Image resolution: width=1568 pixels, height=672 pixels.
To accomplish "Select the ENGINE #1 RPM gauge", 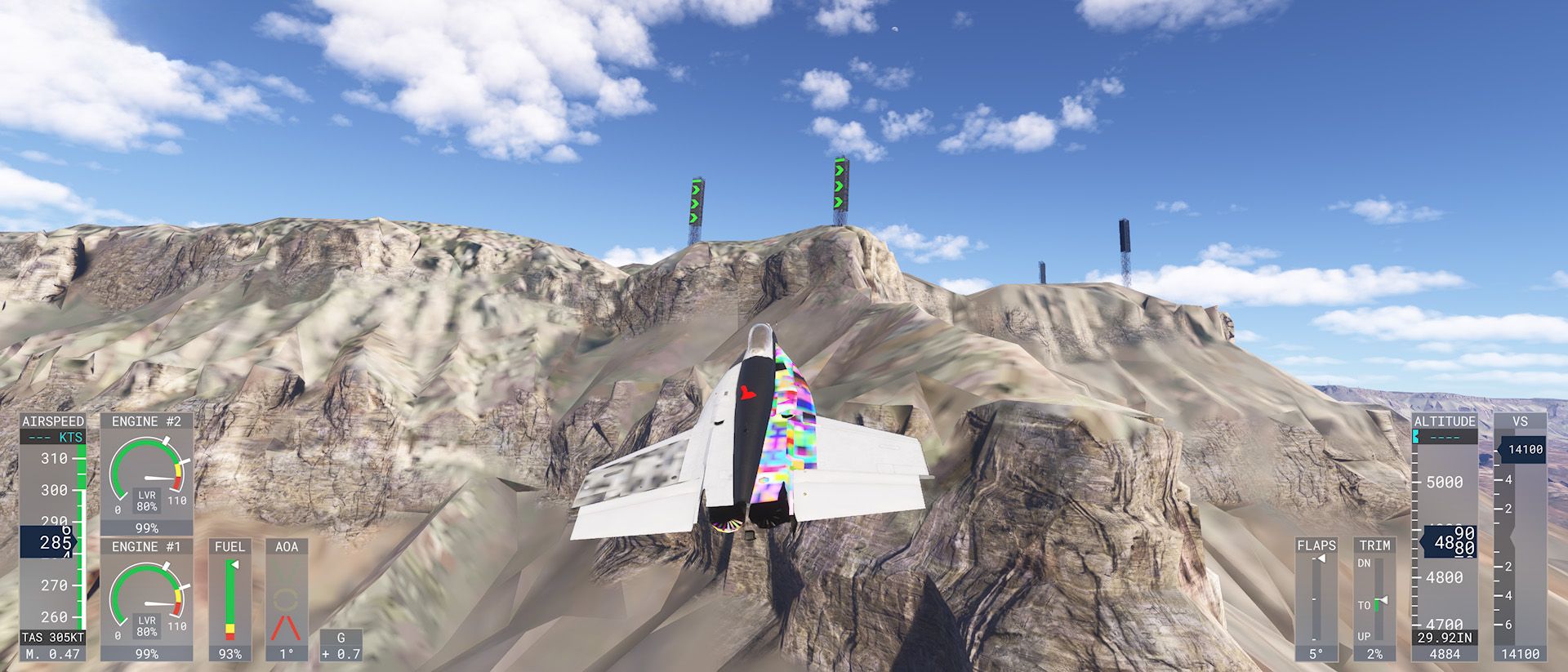I will tap(148, 594).
